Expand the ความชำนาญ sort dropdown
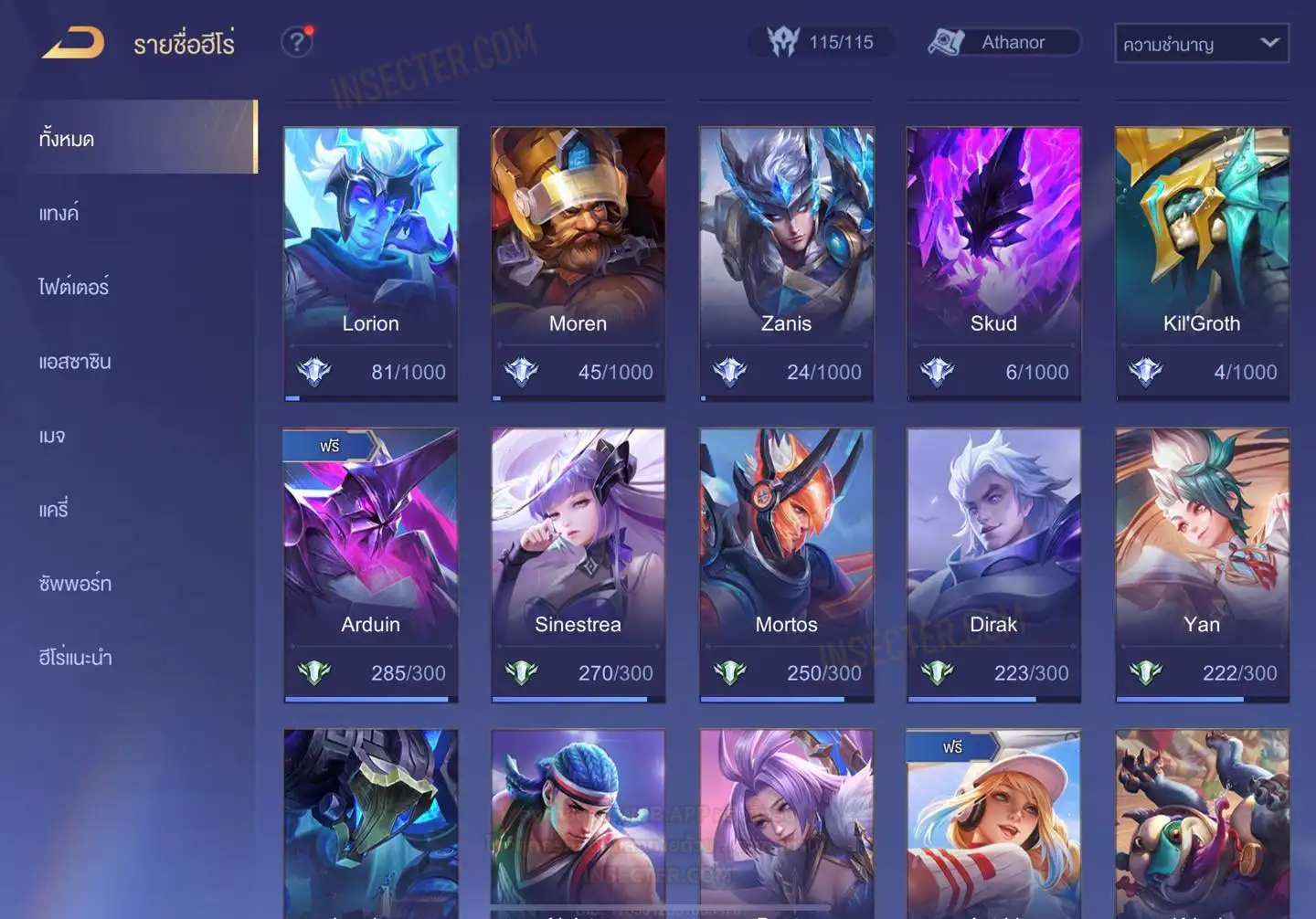 [x=1201, y=43]
